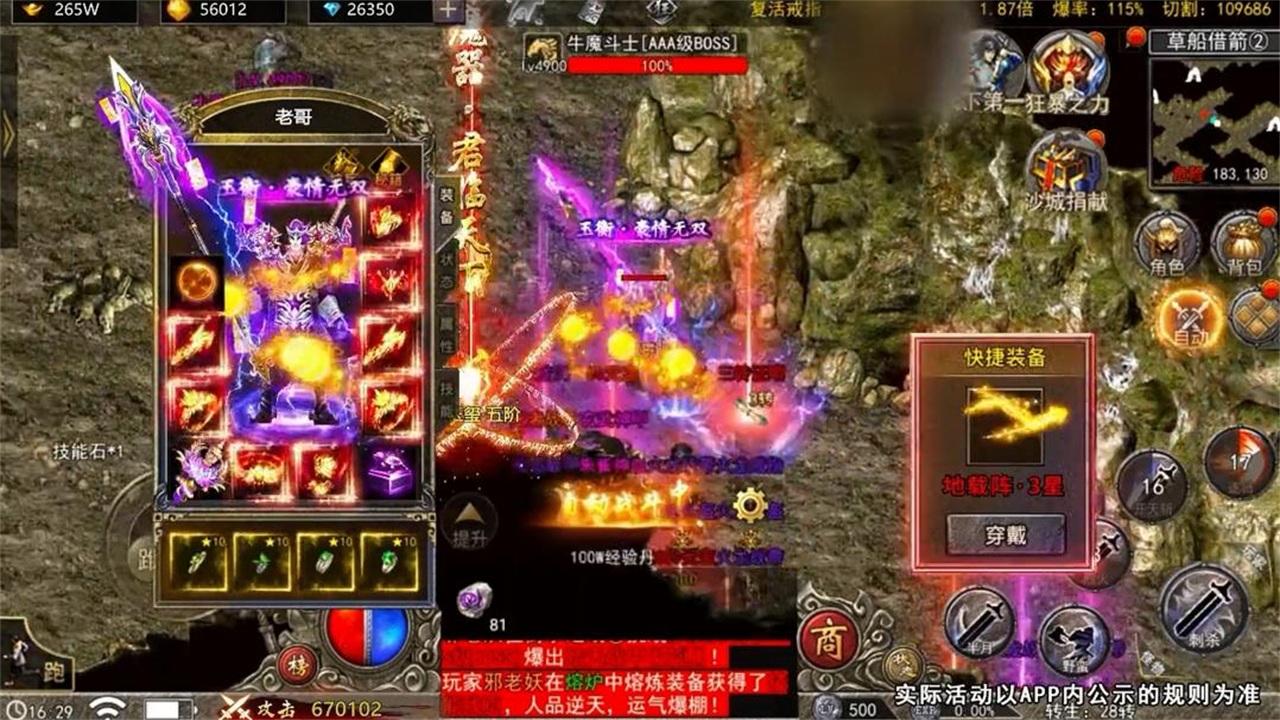This screenshot has width=1280, height=720.
Task: Click the boss 牛魔斗士 health bar
Action: coord(660,62)
